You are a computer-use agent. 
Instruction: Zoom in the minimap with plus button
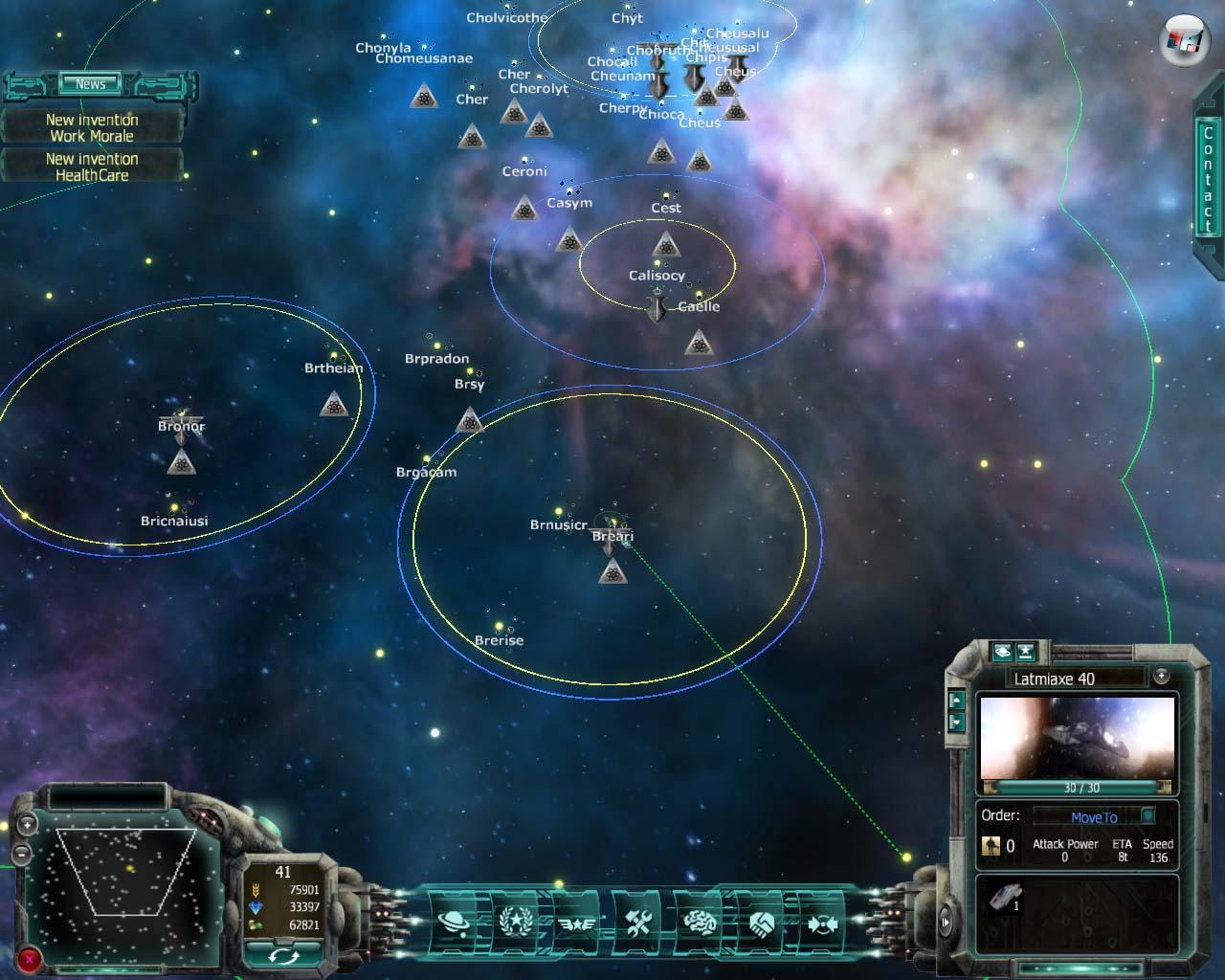(27, 824)
